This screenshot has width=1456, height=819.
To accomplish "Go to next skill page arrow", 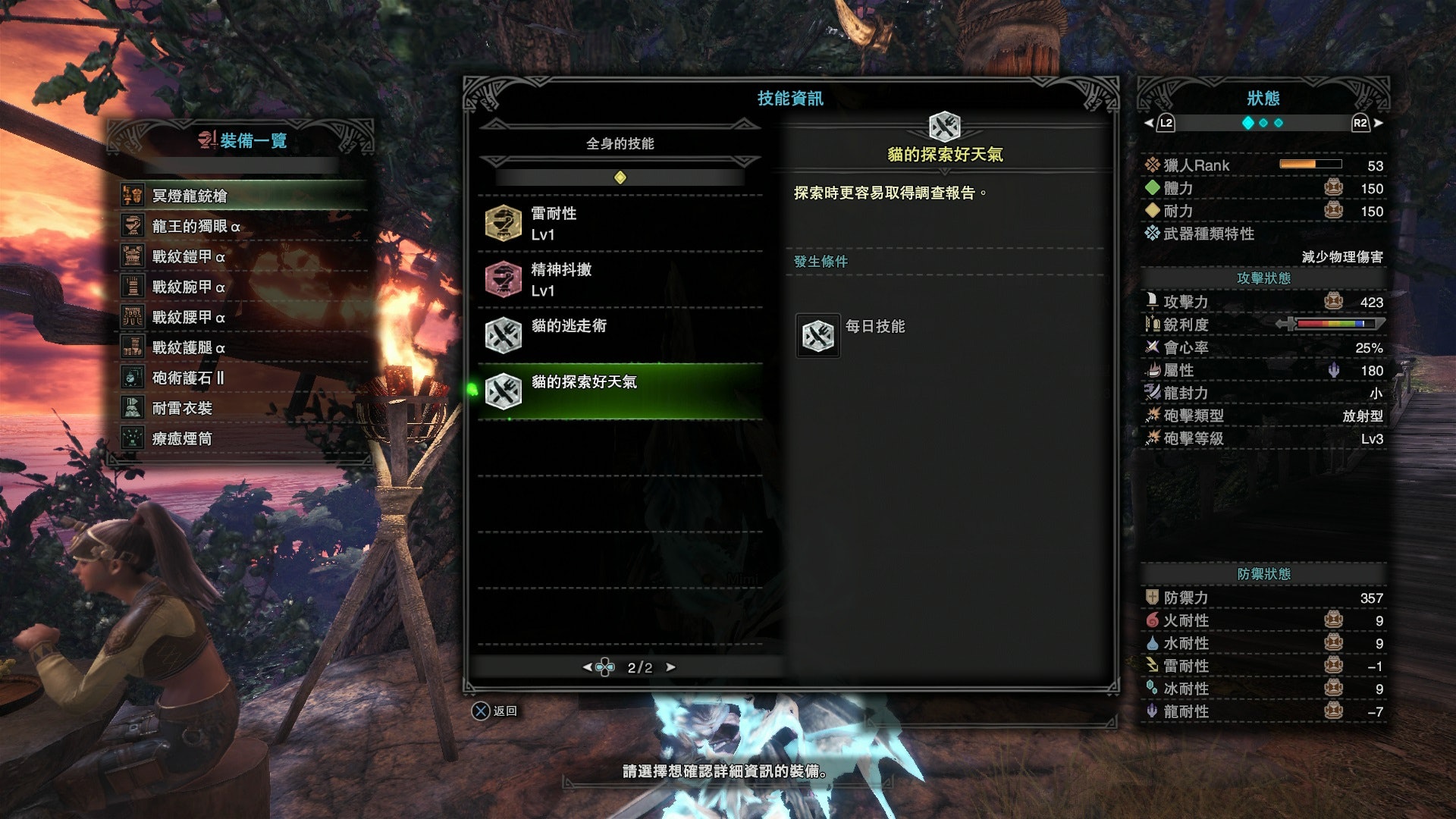I will [x=670, y=667].
